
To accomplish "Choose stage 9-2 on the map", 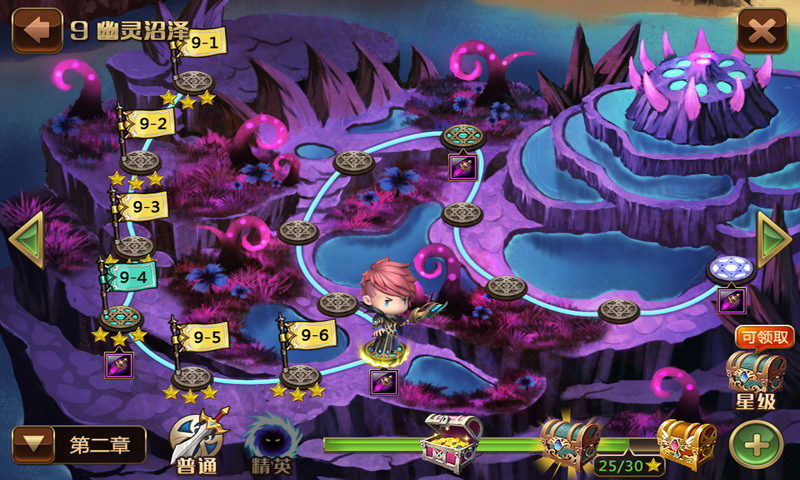I will pos(153,123).
